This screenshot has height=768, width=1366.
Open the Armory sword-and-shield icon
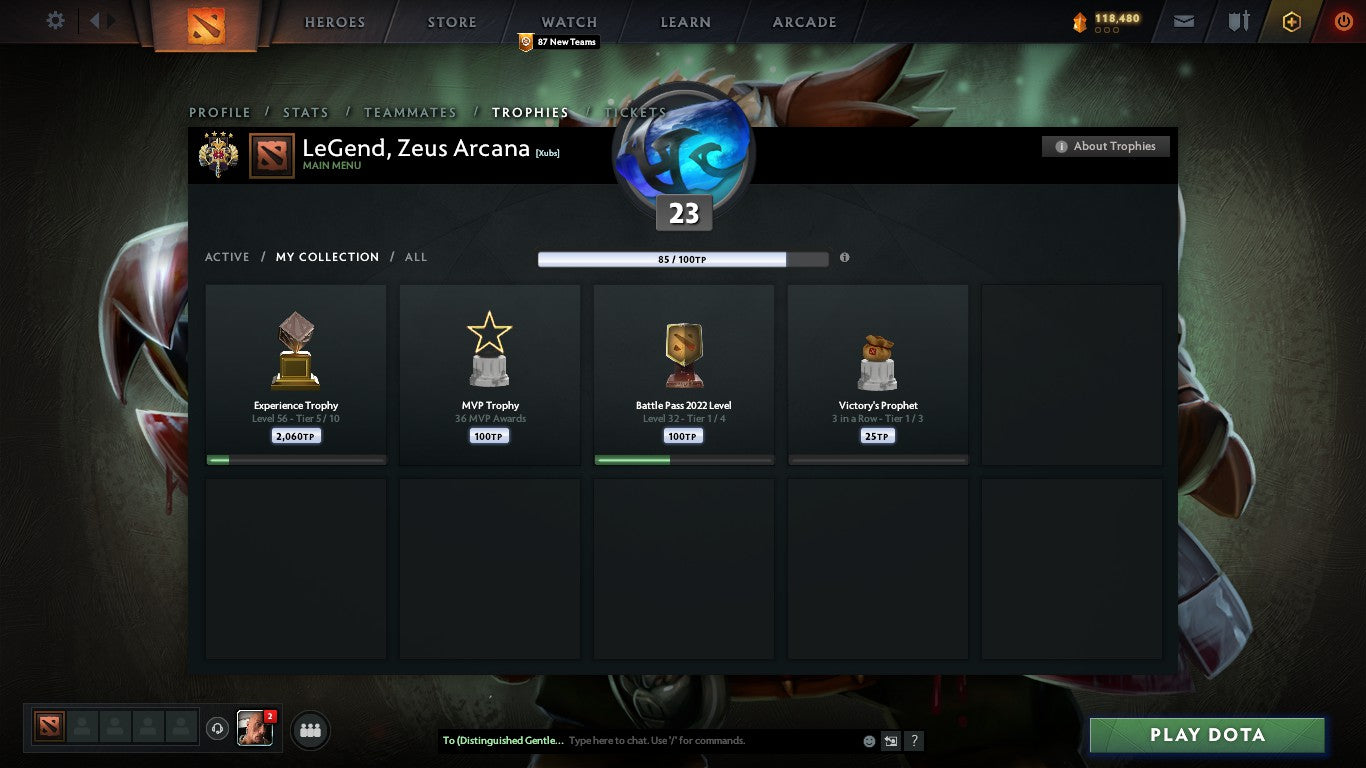click(1239, 20)
